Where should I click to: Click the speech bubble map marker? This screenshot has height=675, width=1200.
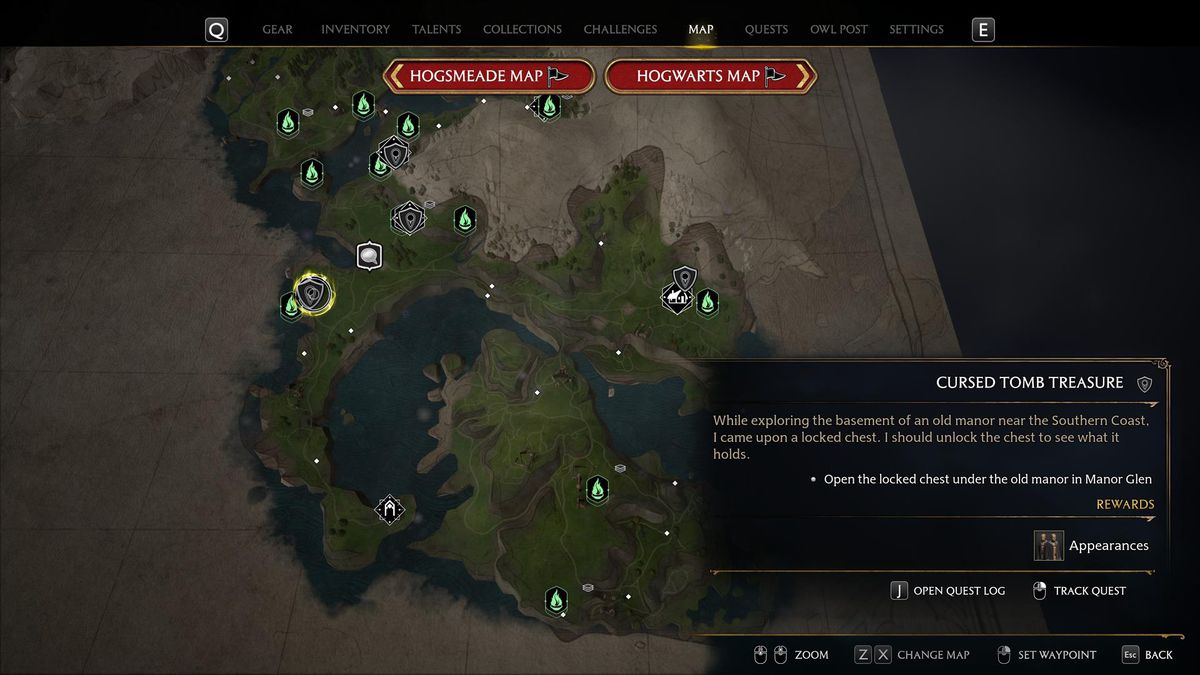tap(369, 256)
